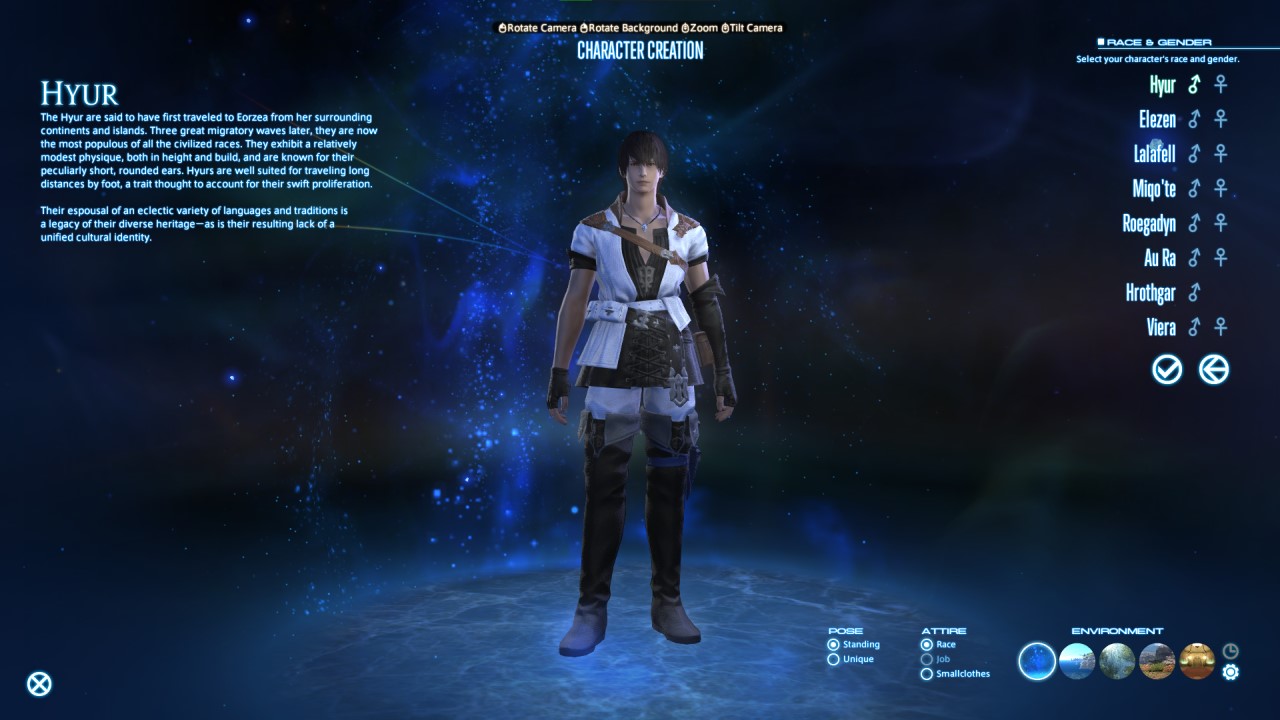Confirm race selection with the checkmark icon

(x=1166, y=369)
